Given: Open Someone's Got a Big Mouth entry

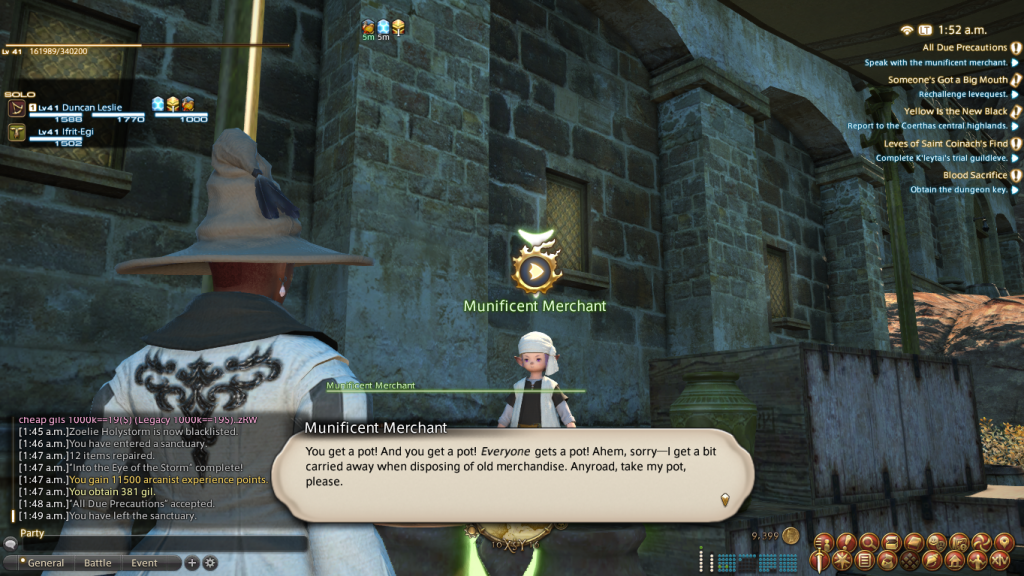Looking at the screenshot, I should coord(947,80).
